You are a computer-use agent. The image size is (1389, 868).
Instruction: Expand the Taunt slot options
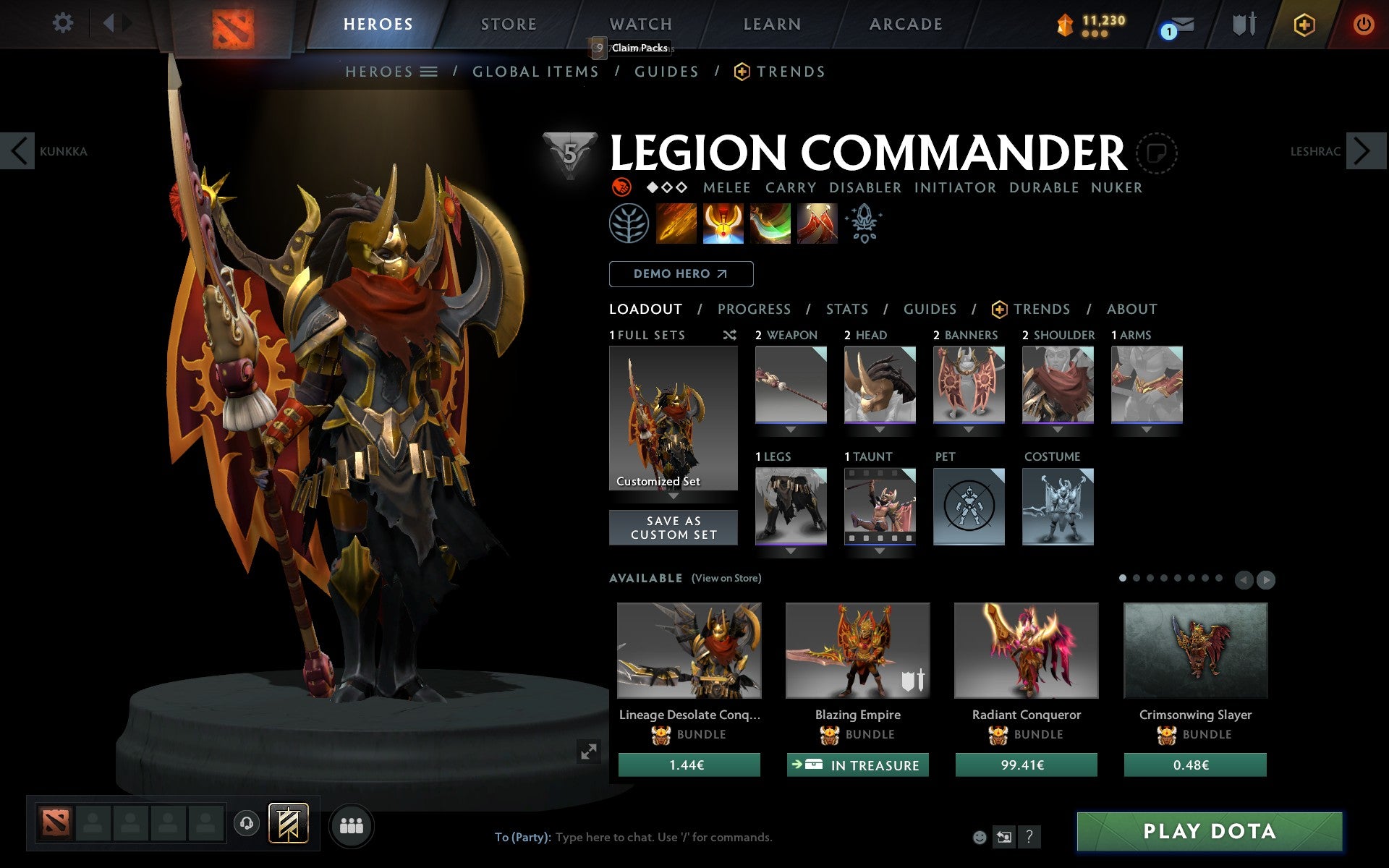pyautogui.click(x=880, y=550)
